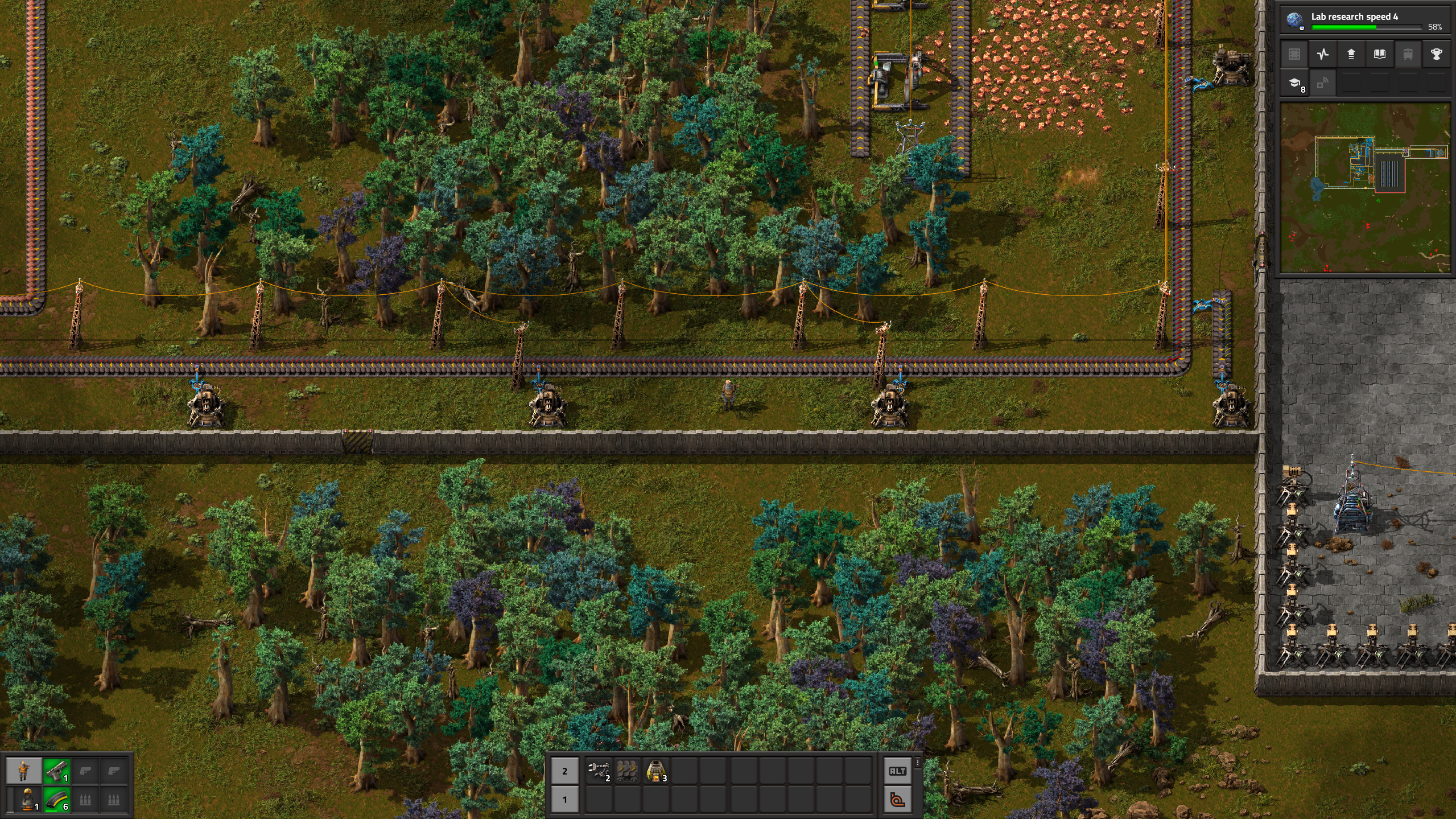Open the Factoriopedia open book icon
1456x819 pixels.
tap(1379, 54)
